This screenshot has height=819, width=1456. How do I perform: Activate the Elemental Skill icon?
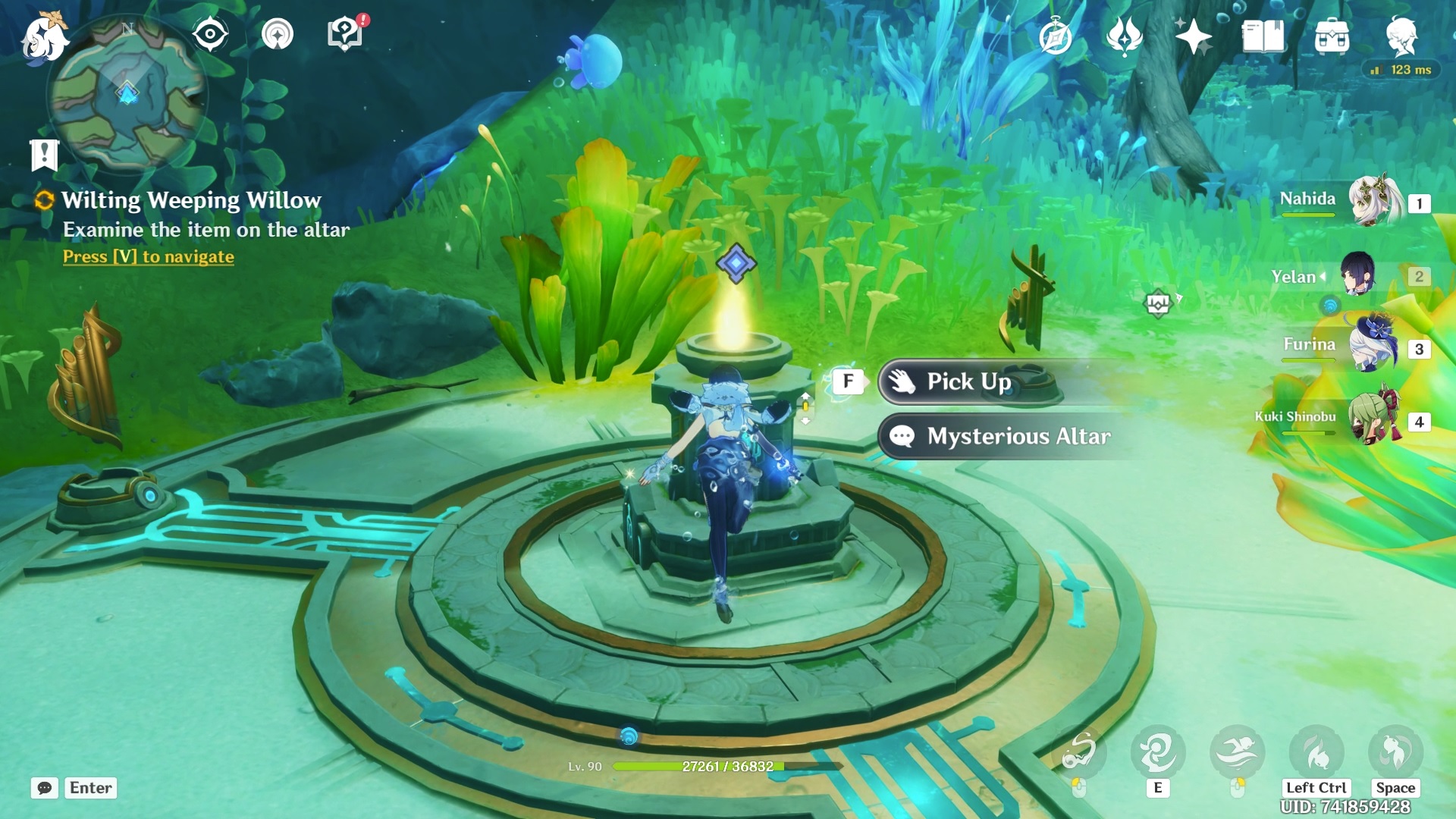tap(1158, 752)
